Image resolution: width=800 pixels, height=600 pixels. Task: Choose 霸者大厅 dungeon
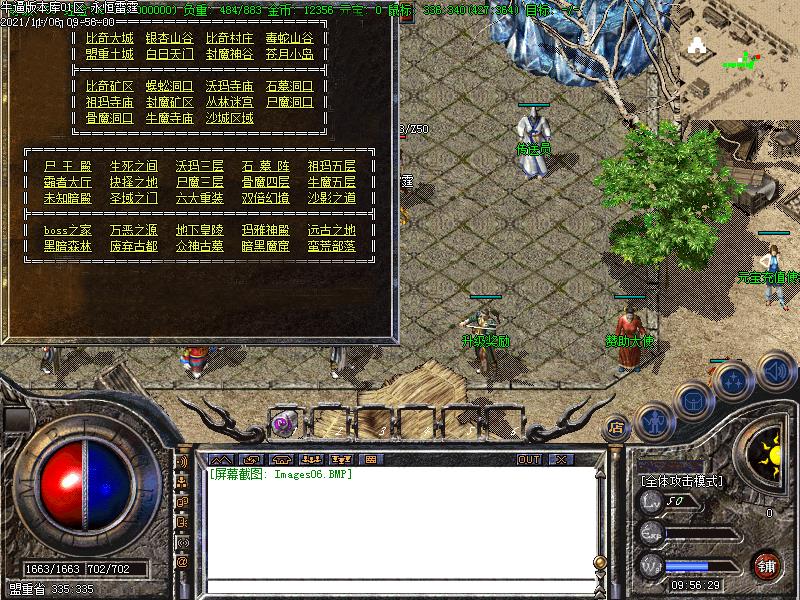[x=67, y=182]
